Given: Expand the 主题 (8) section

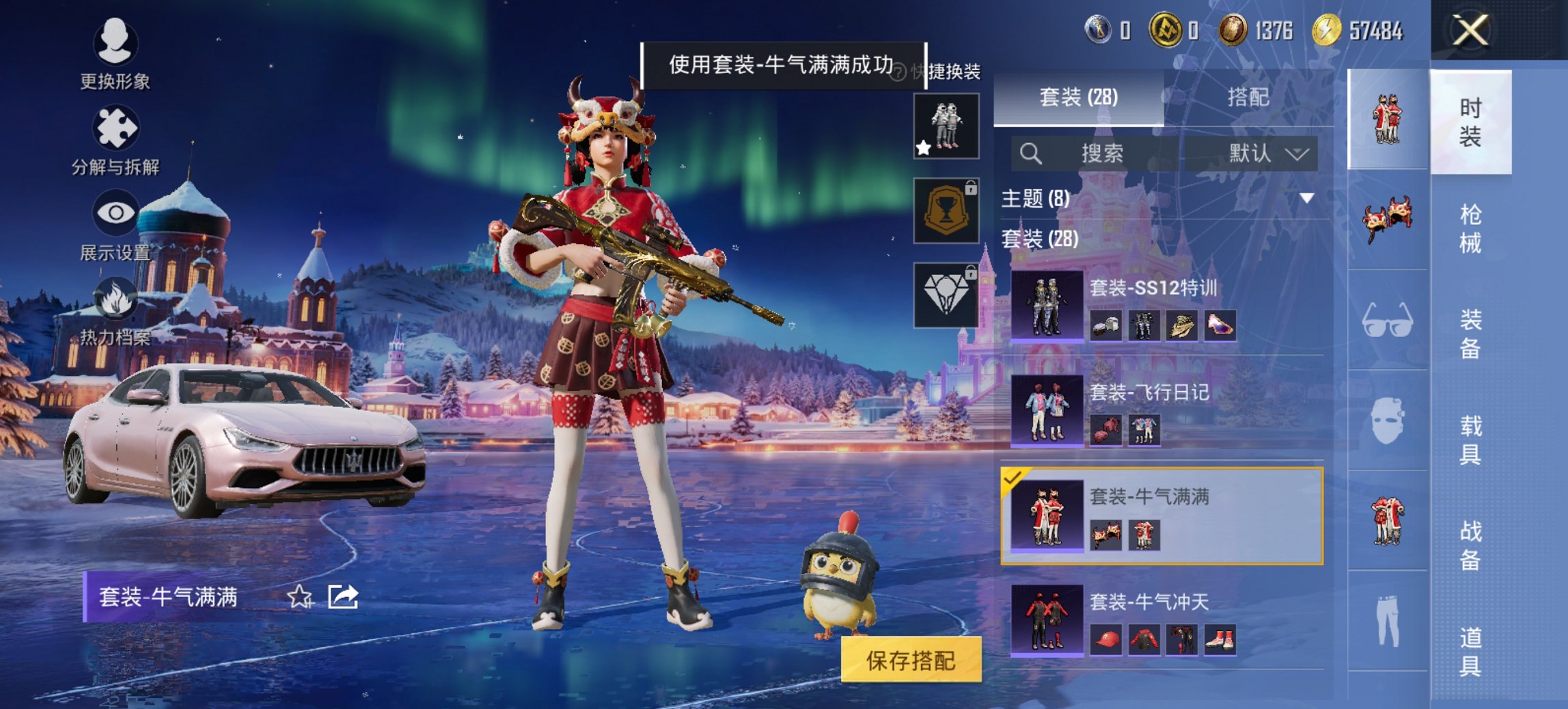Looking at the screenshot, I should (1161, 198).
